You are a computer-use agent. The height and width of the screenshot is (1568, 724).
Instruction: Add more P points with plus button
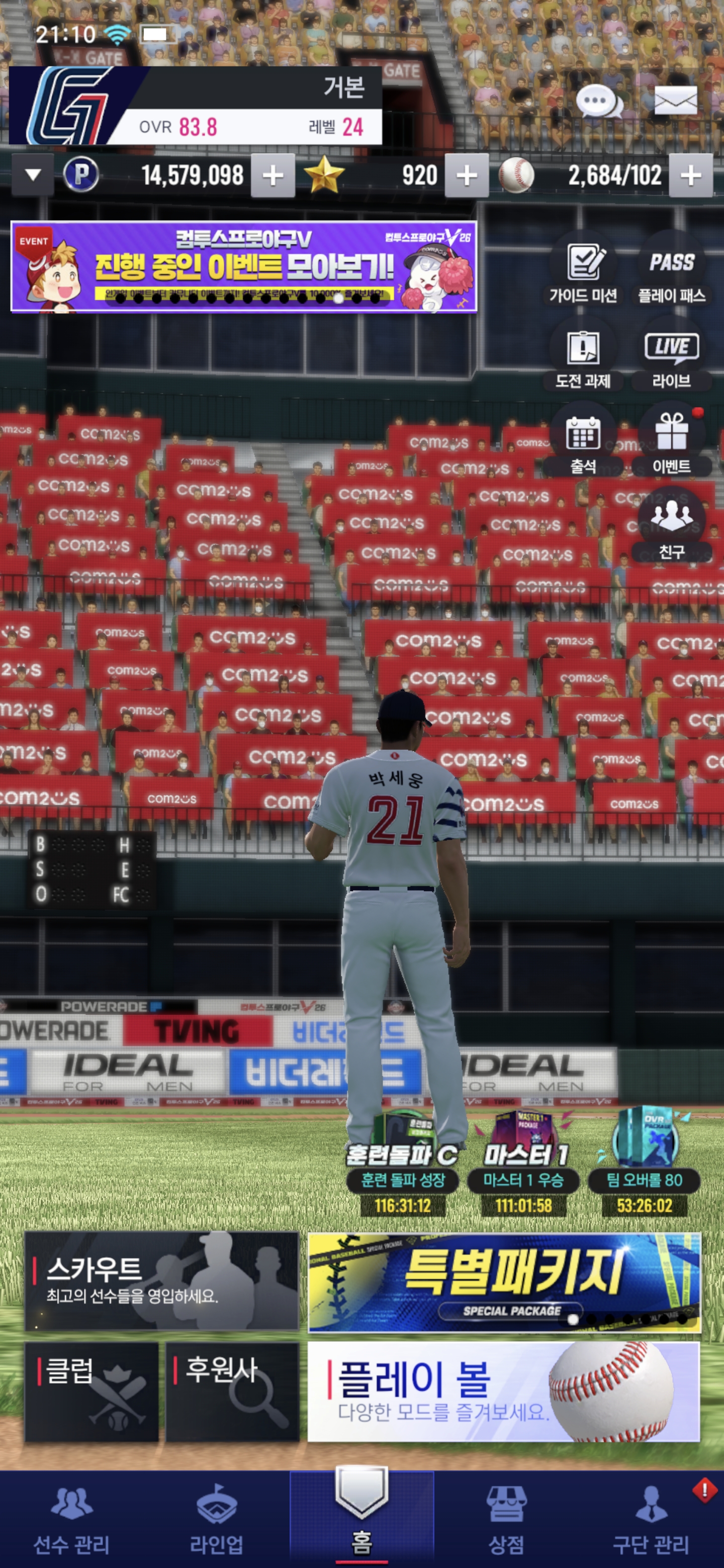273,176
